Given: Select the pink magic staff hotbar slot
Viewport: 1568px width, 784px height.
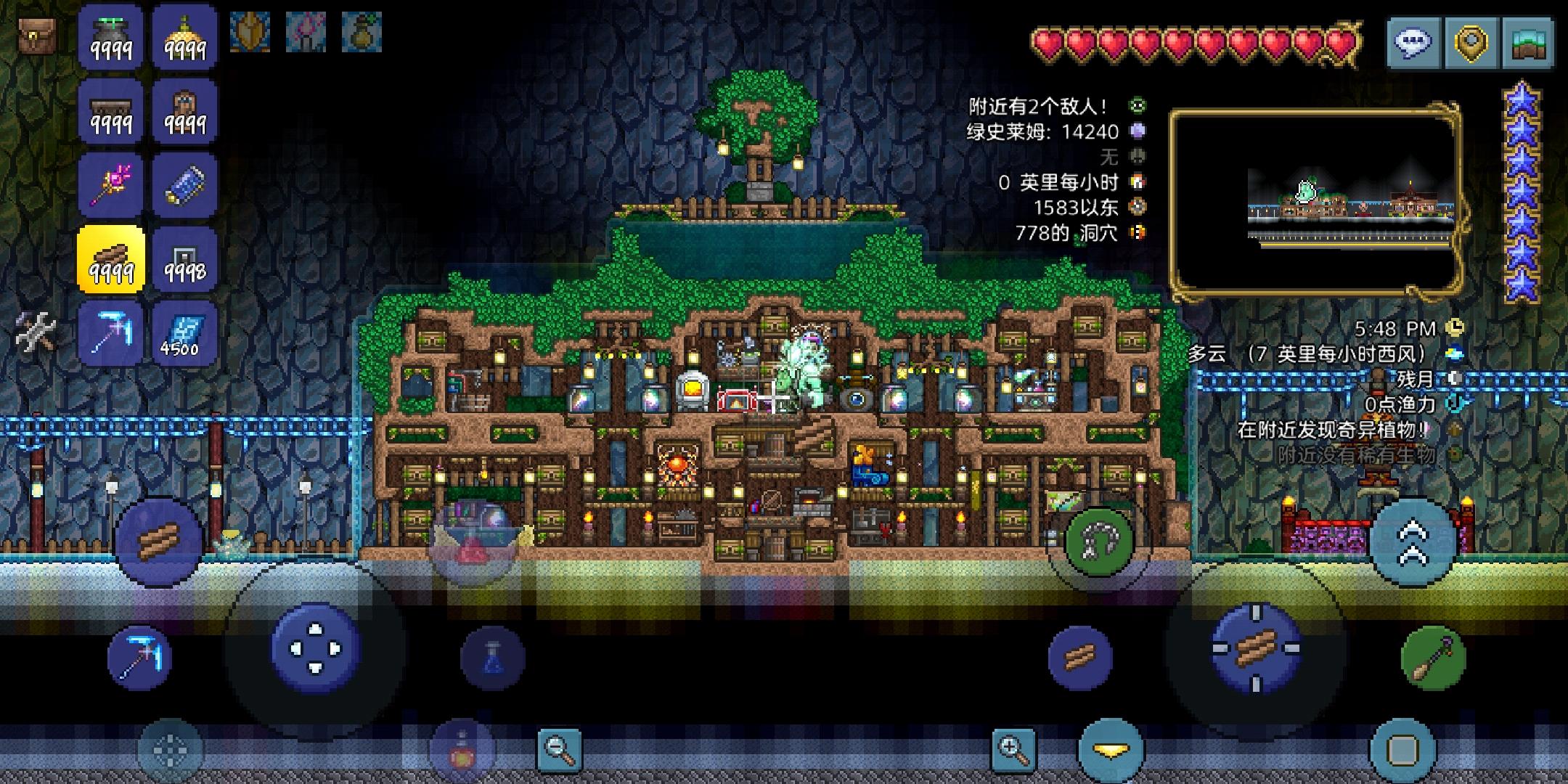Looking at the screenshot, I should coord(110,185).
